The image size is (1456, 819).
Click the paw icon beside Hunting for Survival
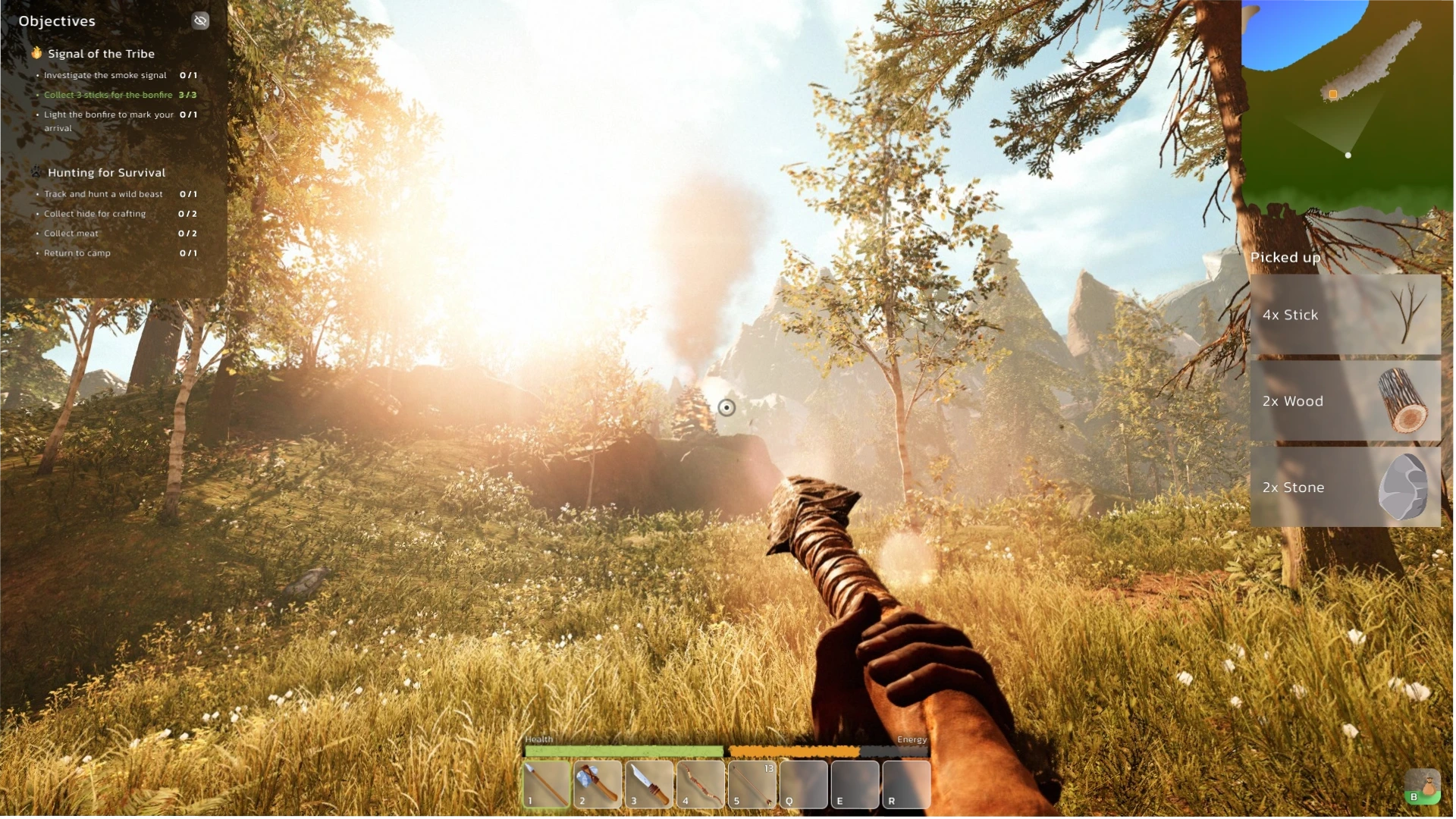pos(35,172)
